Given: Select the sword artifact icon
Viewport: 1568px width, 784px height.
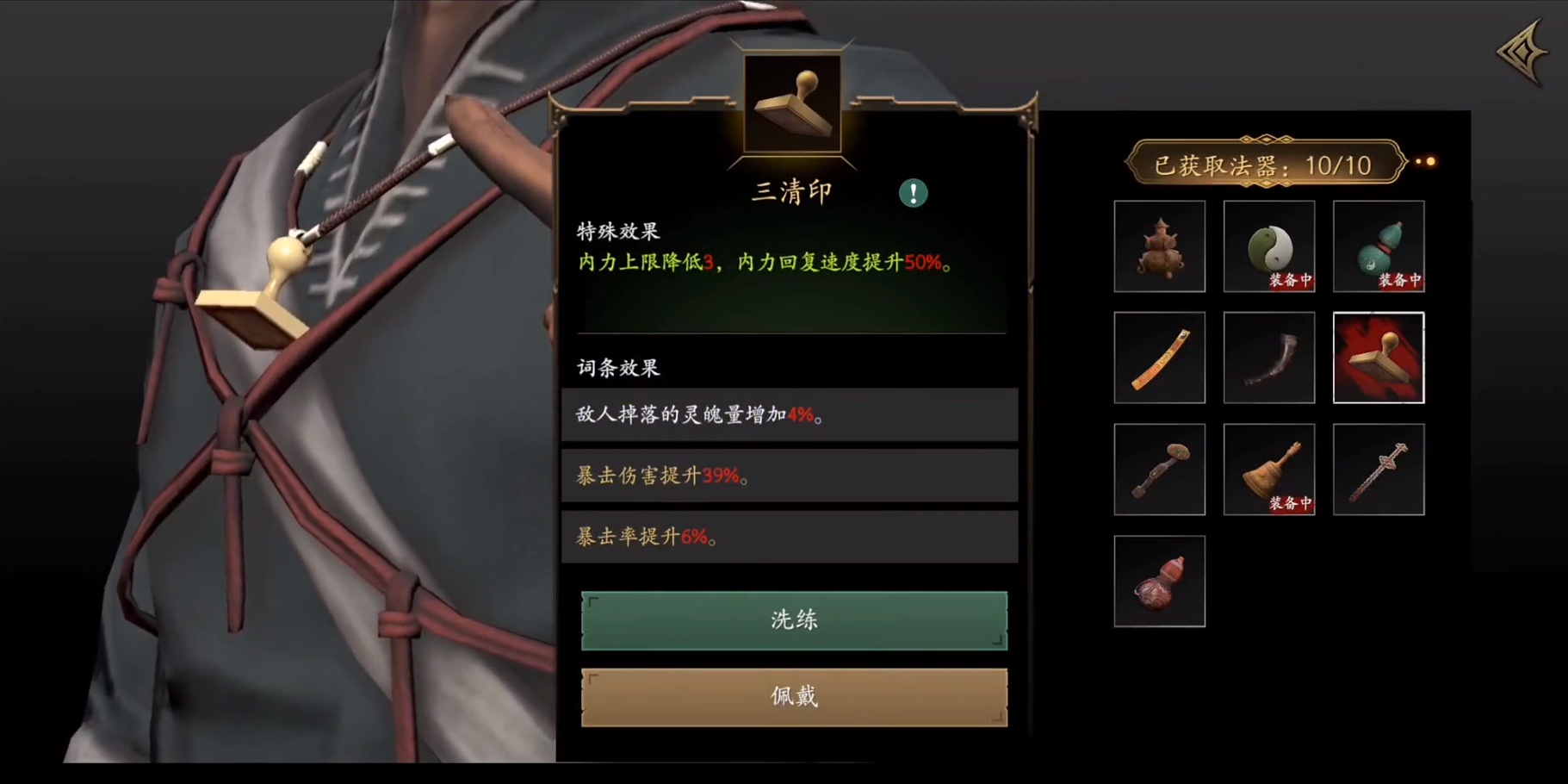Looking at the screenshot, I should (x=1379, y=469).
